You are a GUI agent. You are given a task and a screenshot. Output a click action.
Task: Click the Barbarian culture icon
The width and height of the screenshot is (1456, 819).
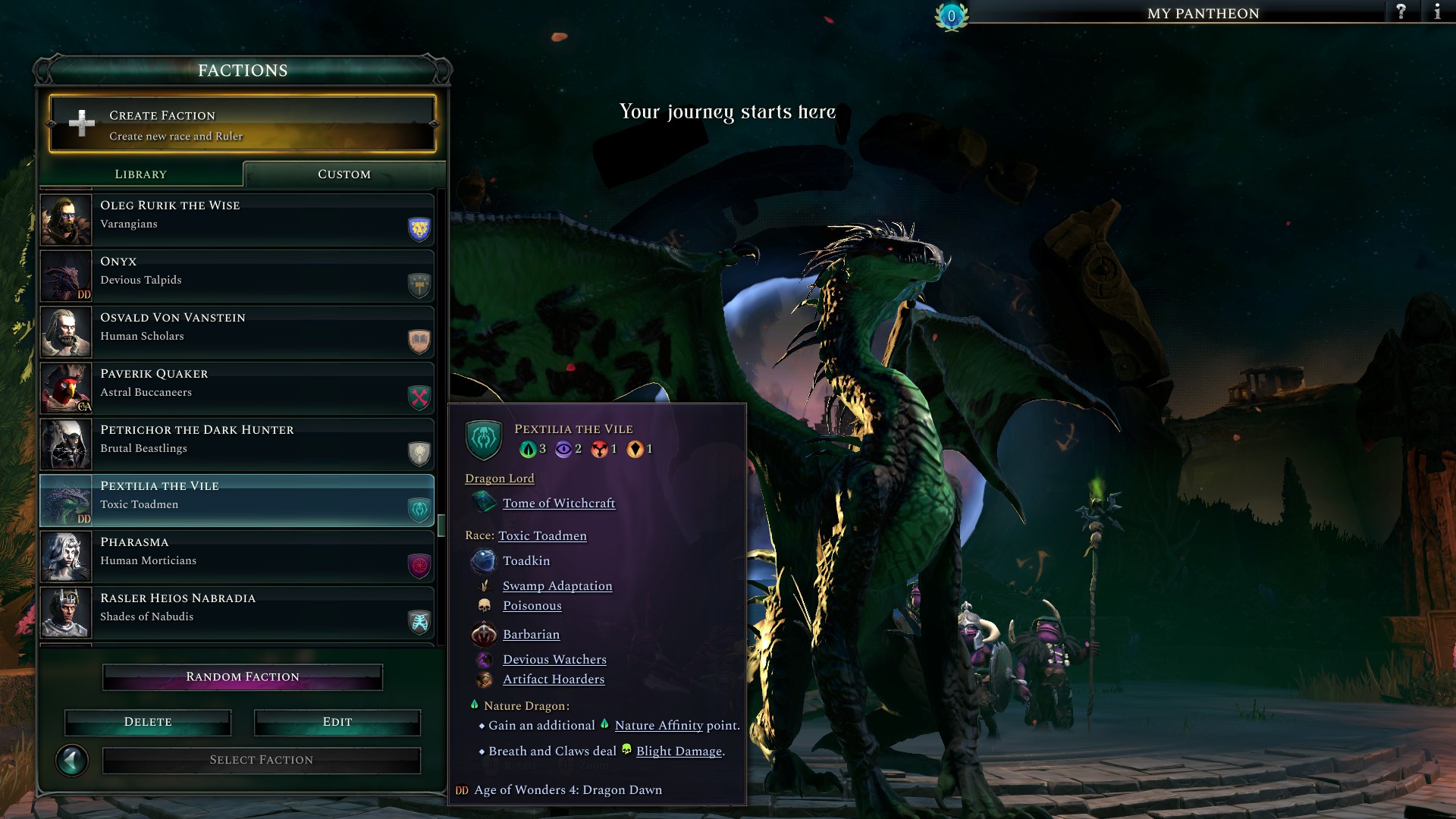click(x=485, y=635)
